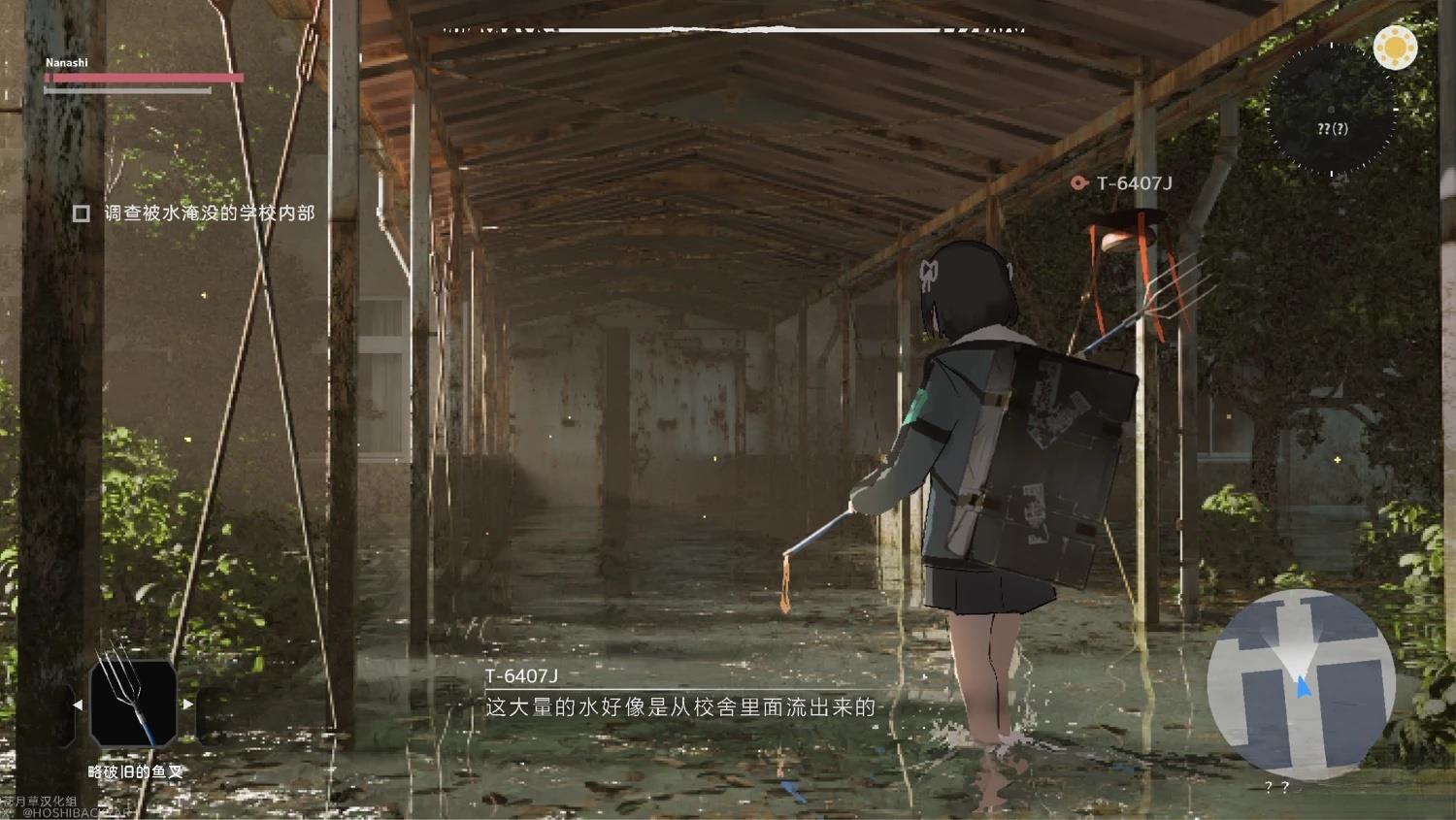This screenshot has height=820, width=1456.
Task: Check off the flooded school investigation task
Action: tap(83, 212)
